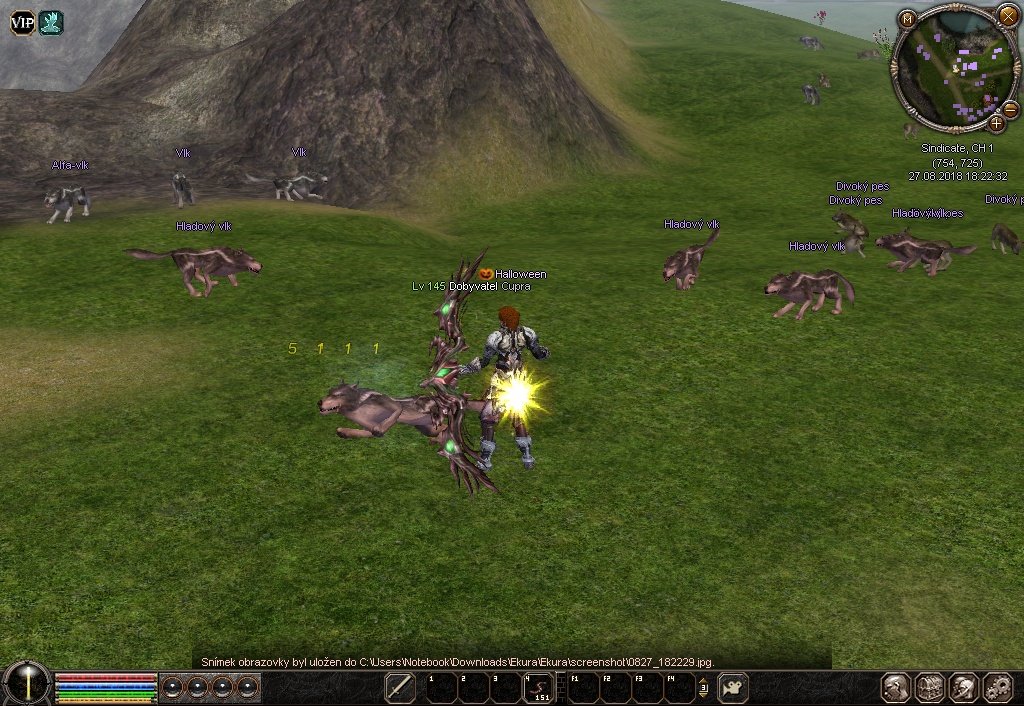The height and width of the screenshot is (706, 1024).
Task: Toggle the camera view mode button
Action: coord(733,687)
